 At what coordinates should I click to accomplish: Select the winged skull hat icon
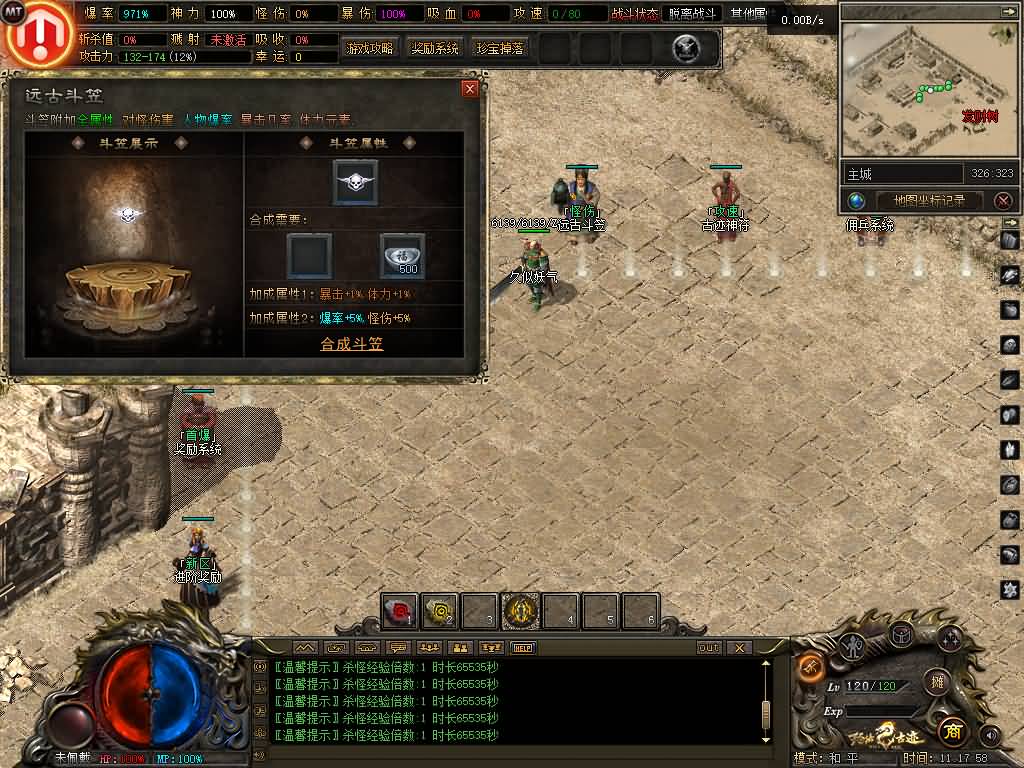coord(355,182)
